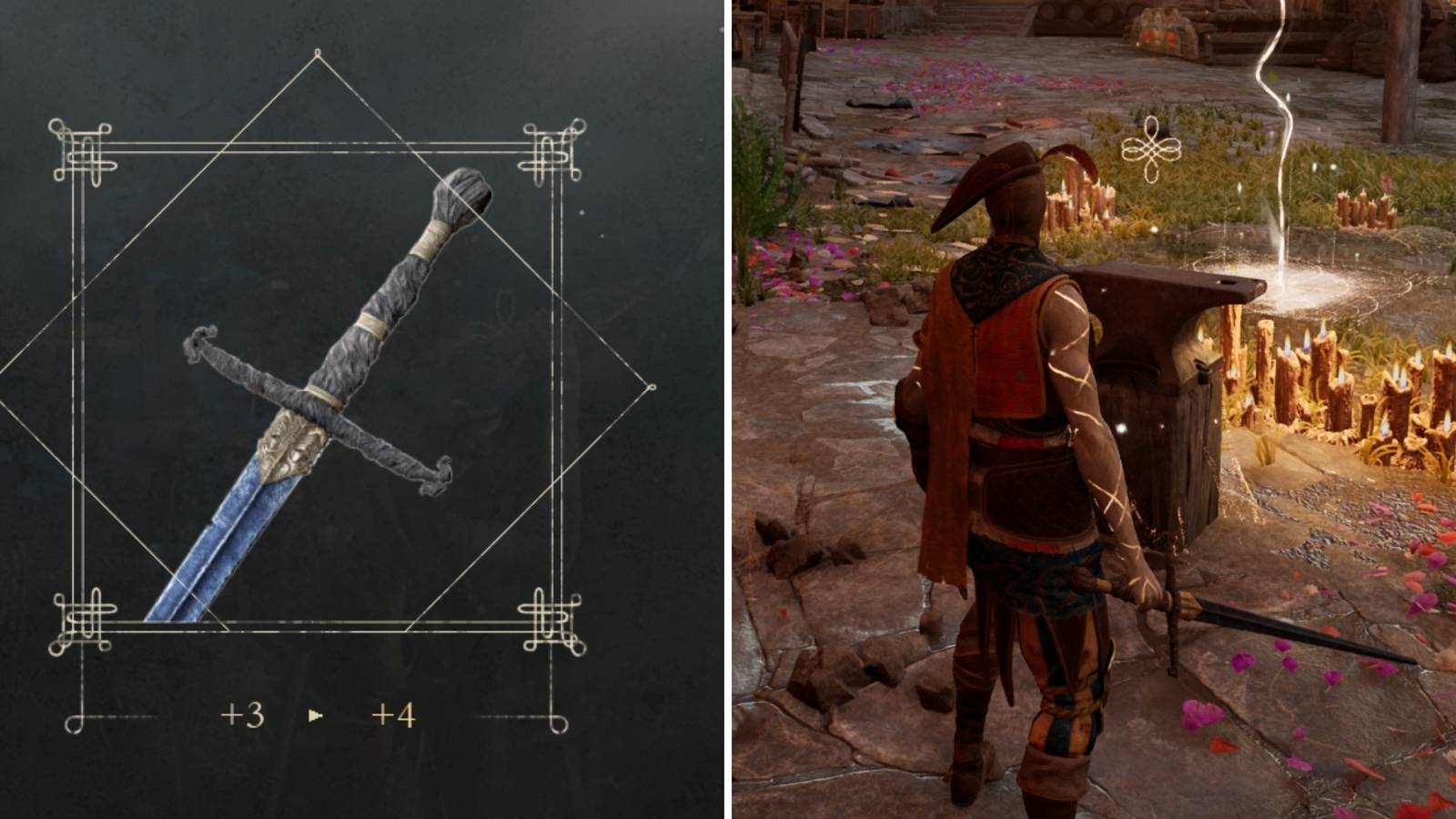Click the arrow marker between upgrade levels
The height and width of the screenshot is (819, 1456).
coord(314,715)
